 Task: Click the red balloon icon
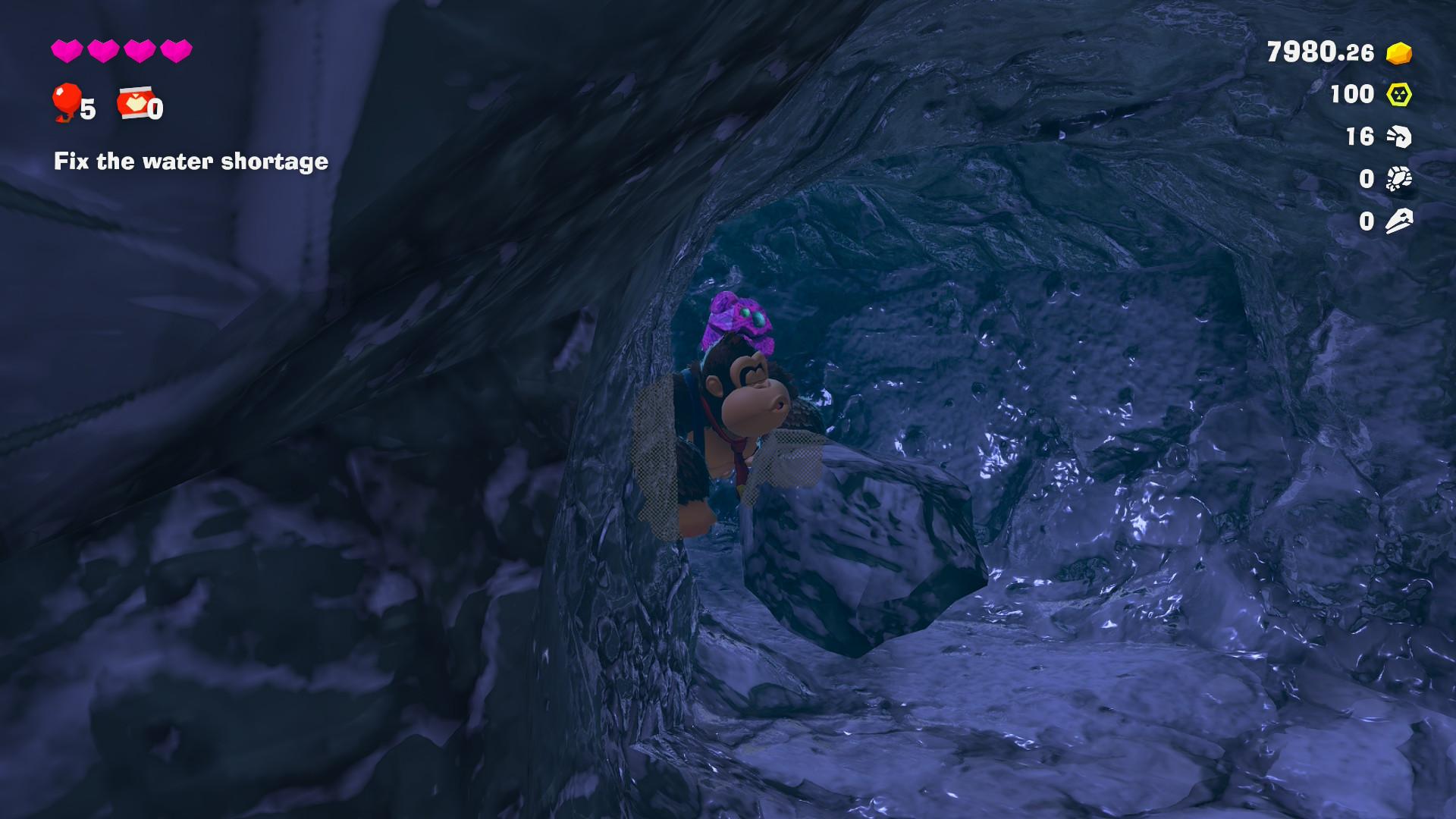click(66, 102)
